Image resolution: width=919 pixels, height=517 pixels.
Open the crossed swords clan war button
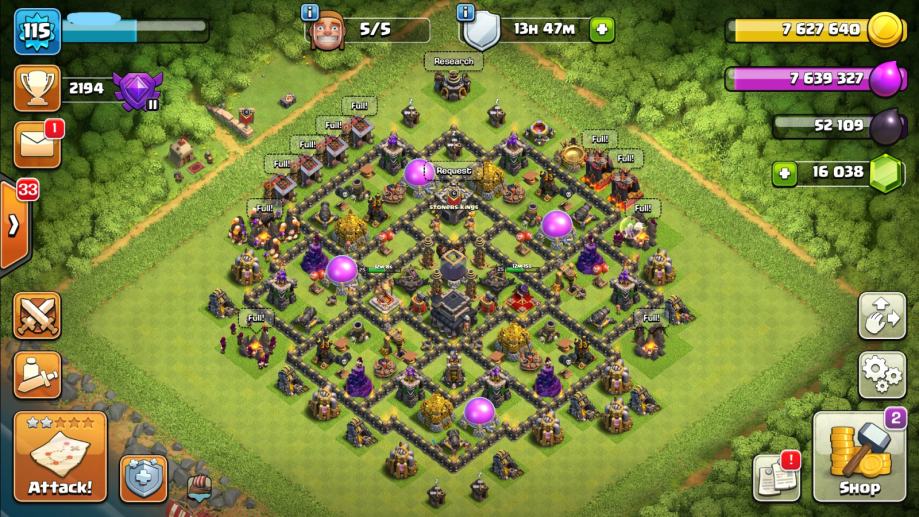click(36, 316)
